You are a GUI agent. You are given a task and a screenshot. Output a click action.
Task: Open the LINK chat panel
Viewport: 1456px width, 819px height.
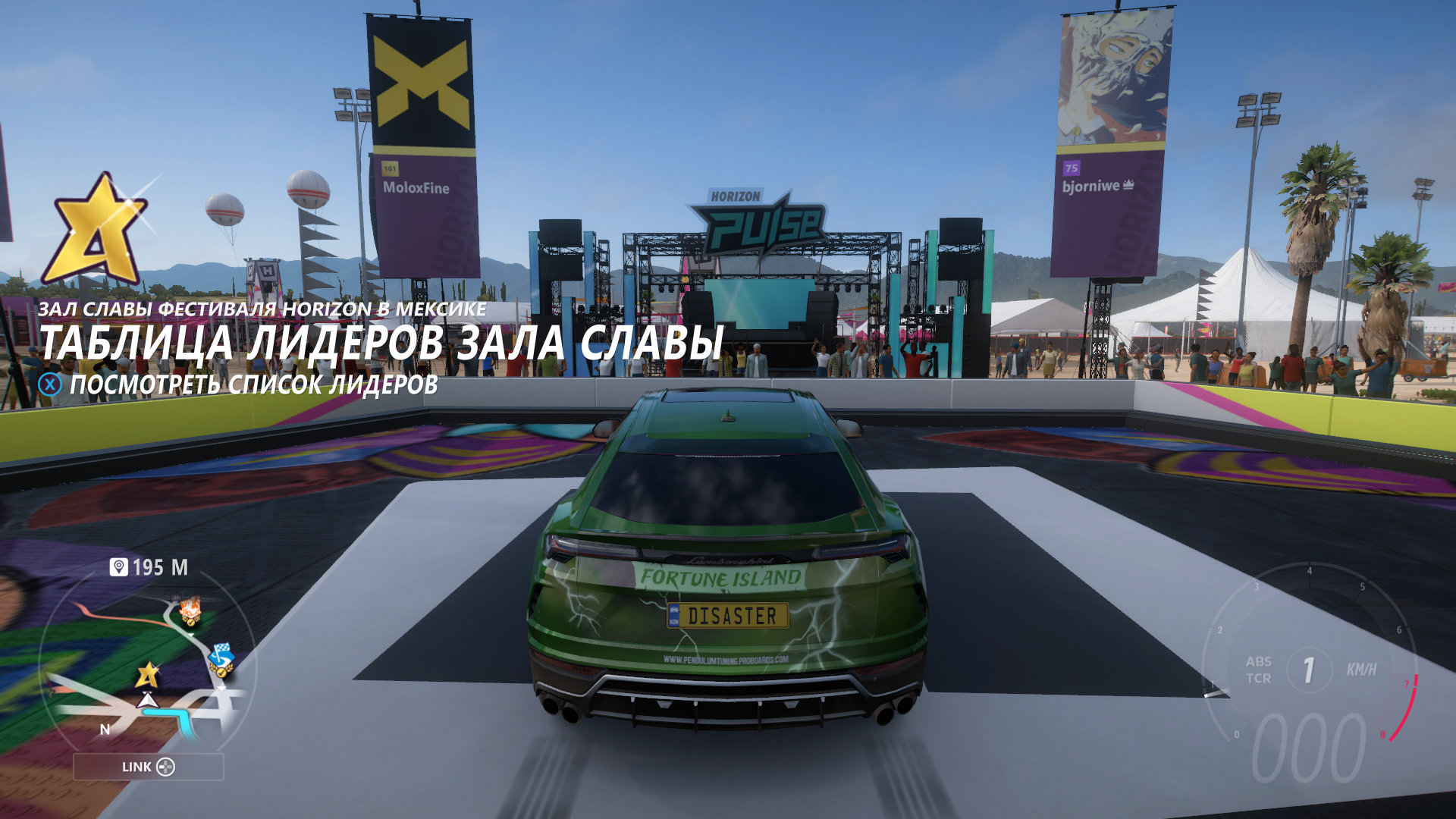pos(149,767)
